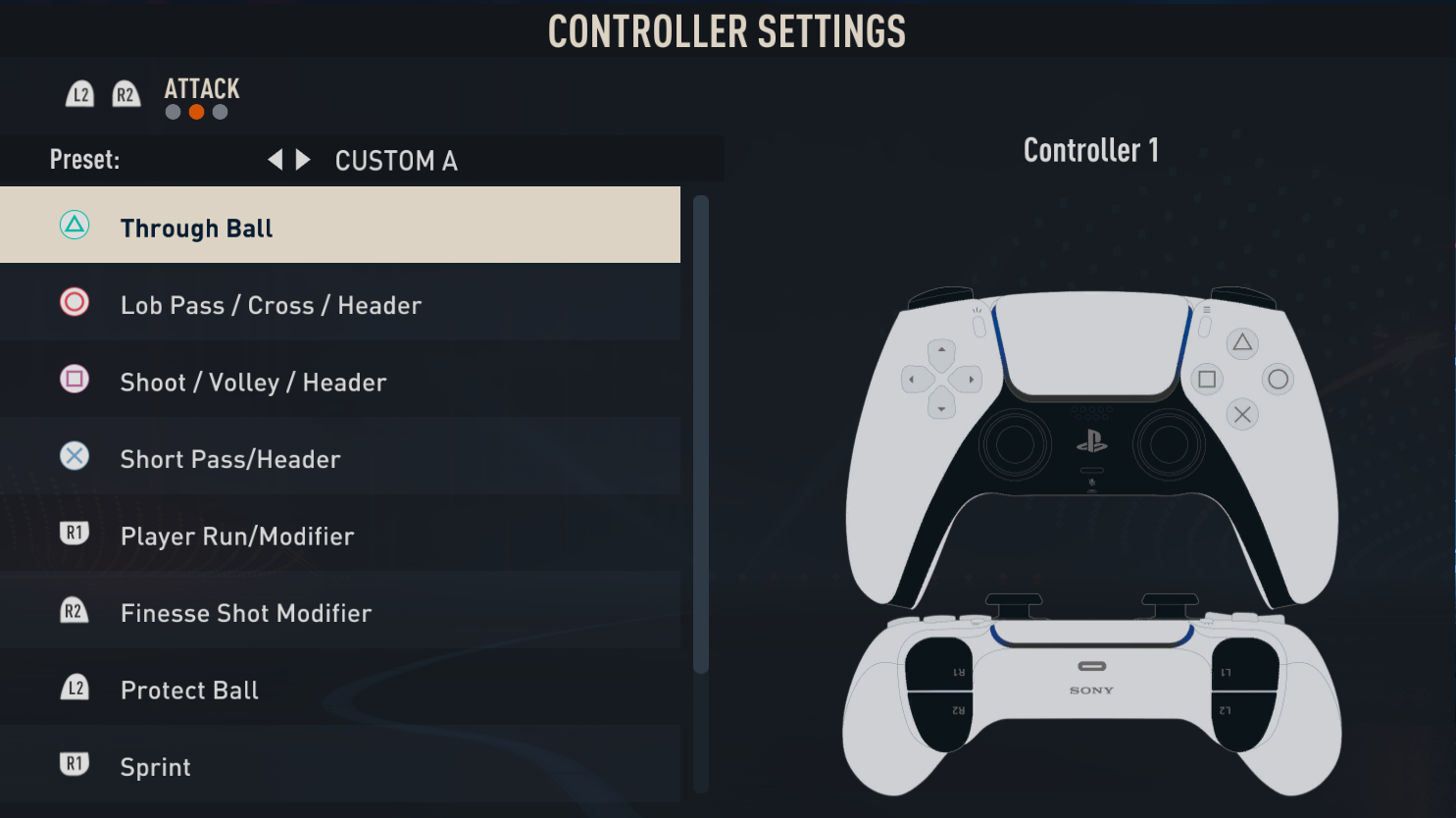Image resolution: width=1456 pixels, height=818 pixels.
Task: Select the Short Pass/Header row
Action: tap(339, 458)
